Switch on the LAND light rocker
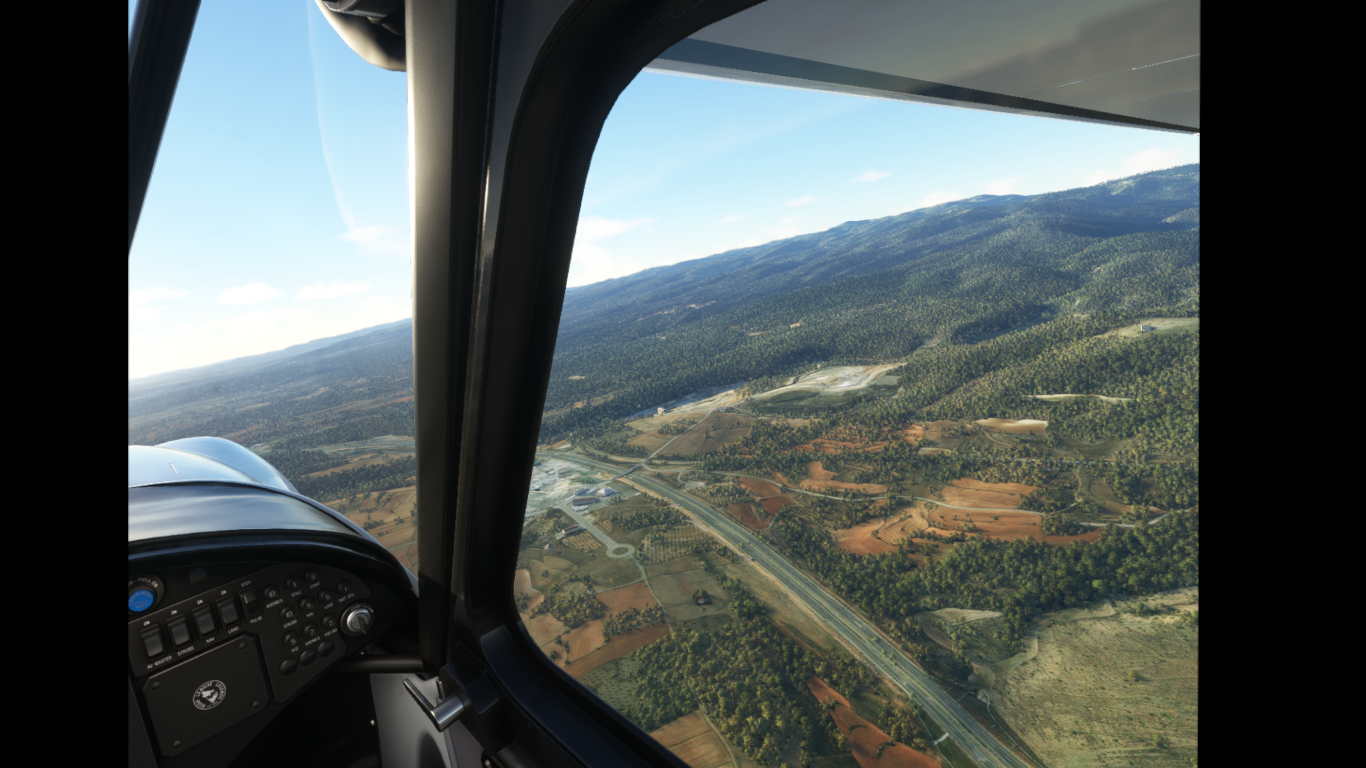The image size is (1366, 768). tap(228, 611)
